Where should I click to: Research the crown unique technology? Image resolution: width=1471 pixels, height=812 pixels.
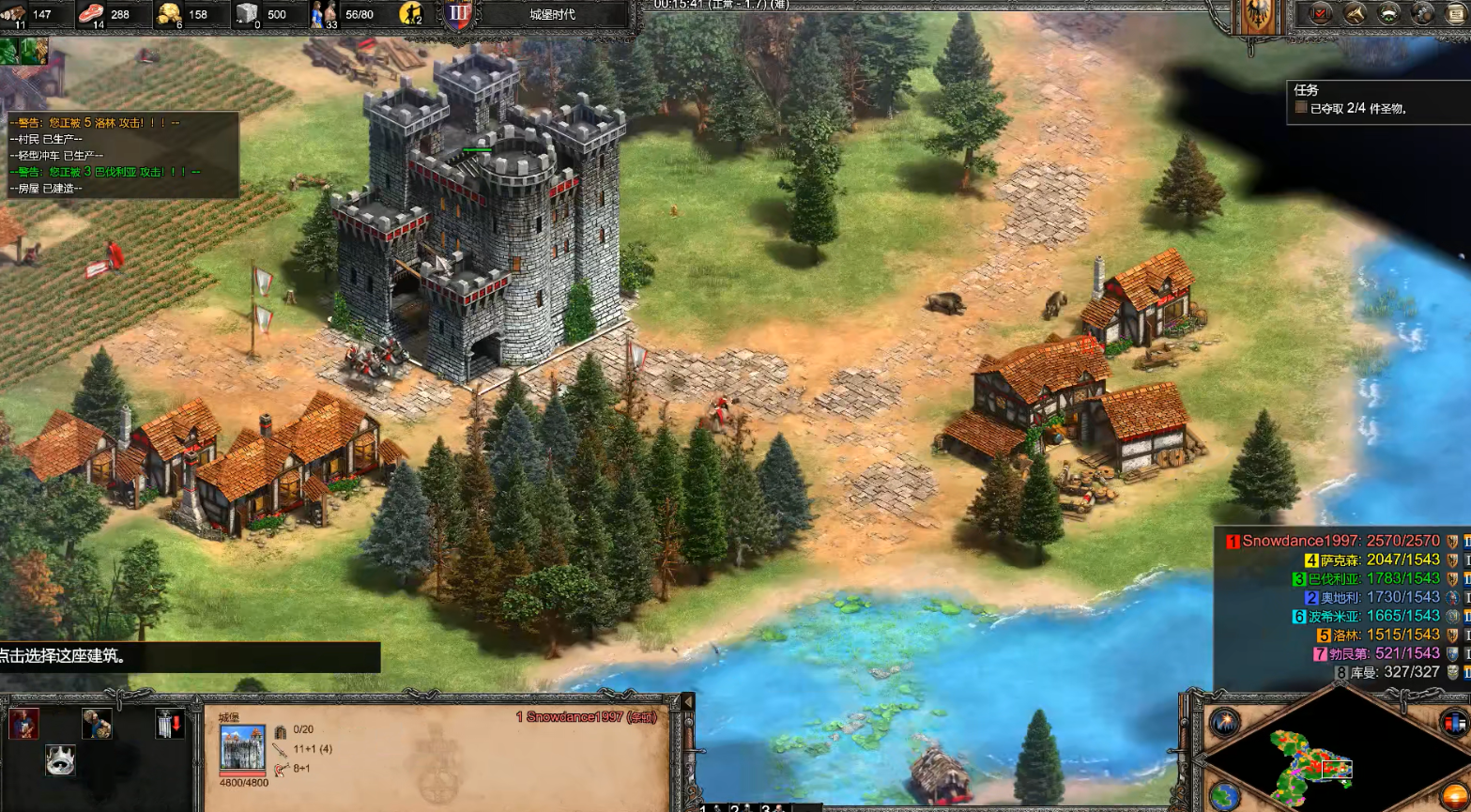[x=61, y=759]
